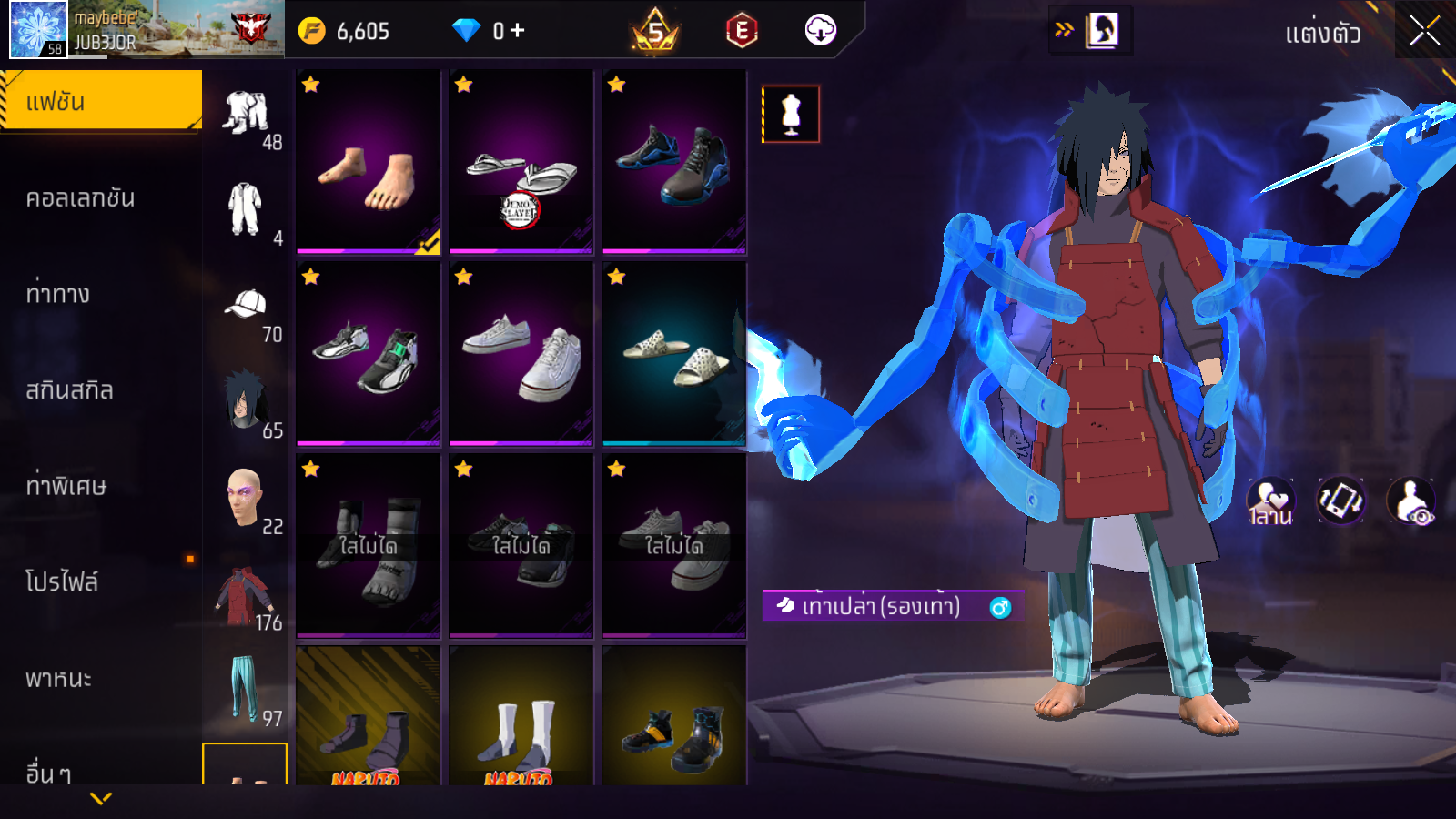Open the face category showing 22

pyautogui.click(x=245, y=499)
